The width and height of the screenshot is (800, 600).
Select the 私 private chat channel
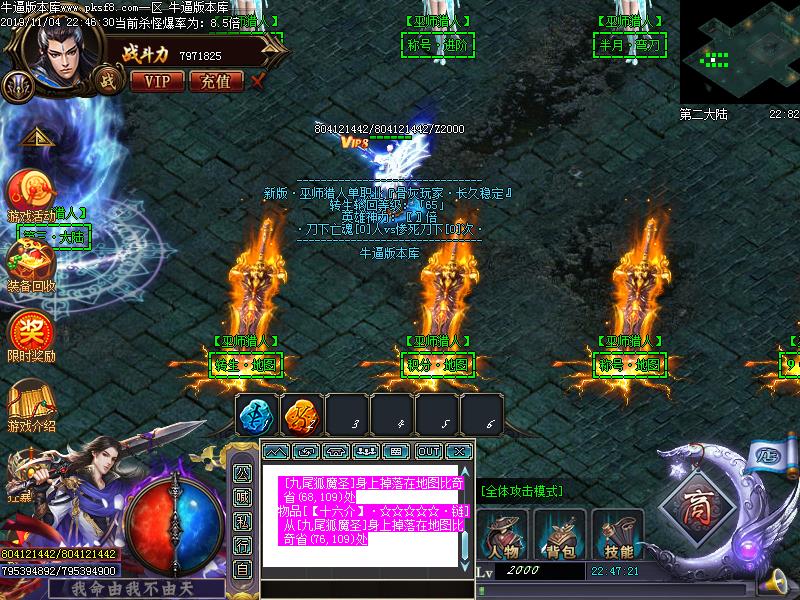point(242,521)
